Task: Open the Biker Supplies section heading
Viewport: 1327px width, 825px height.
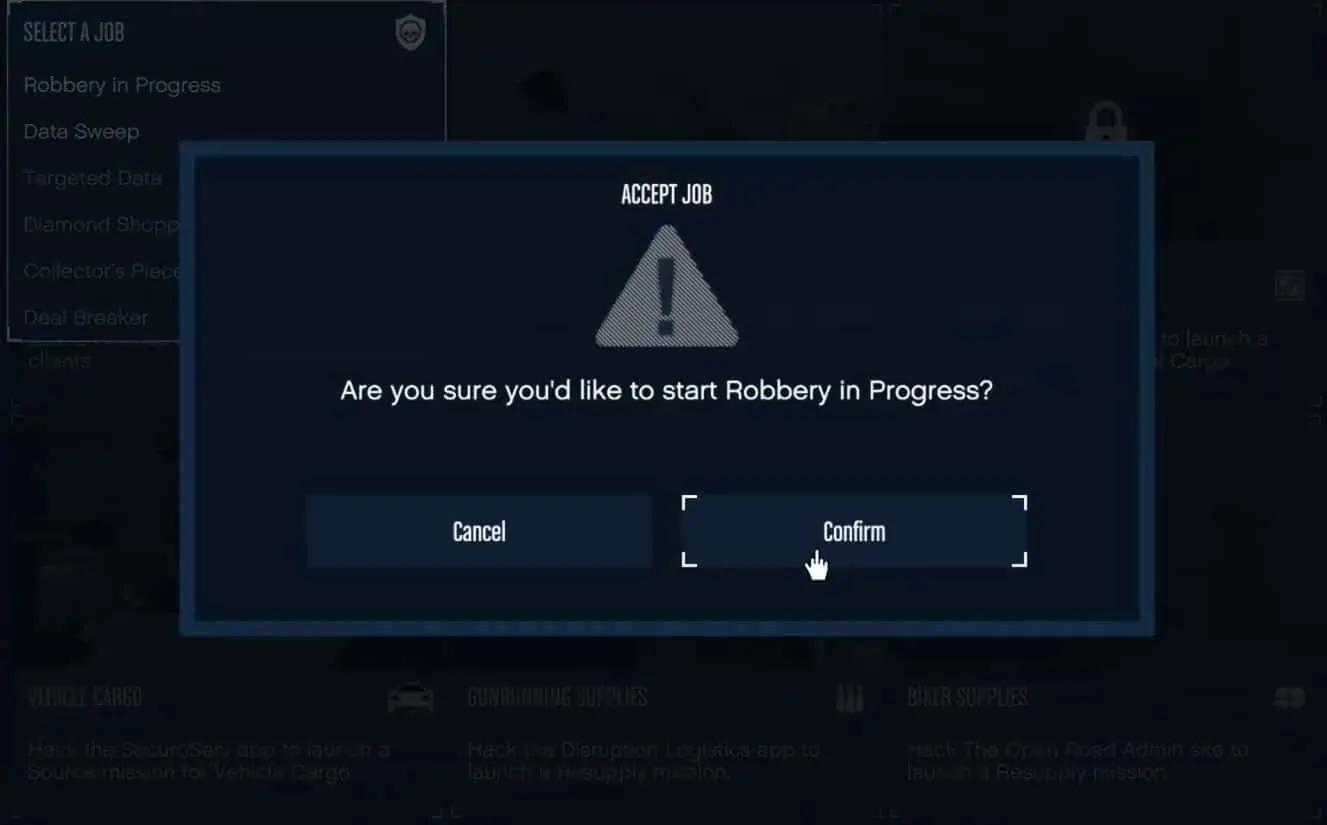Action: click(966, 696)
